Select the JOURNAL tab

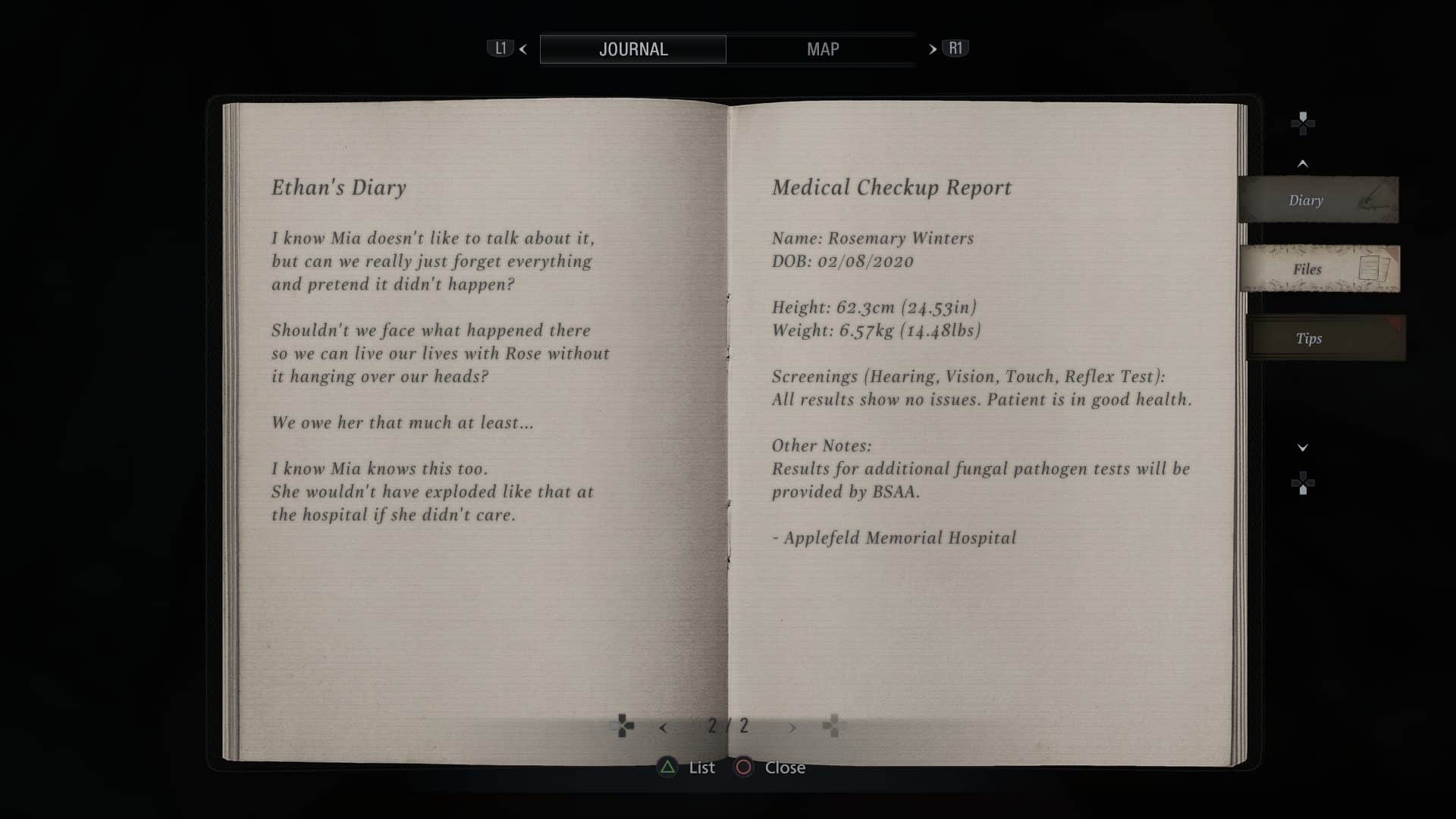click(633, 49)
